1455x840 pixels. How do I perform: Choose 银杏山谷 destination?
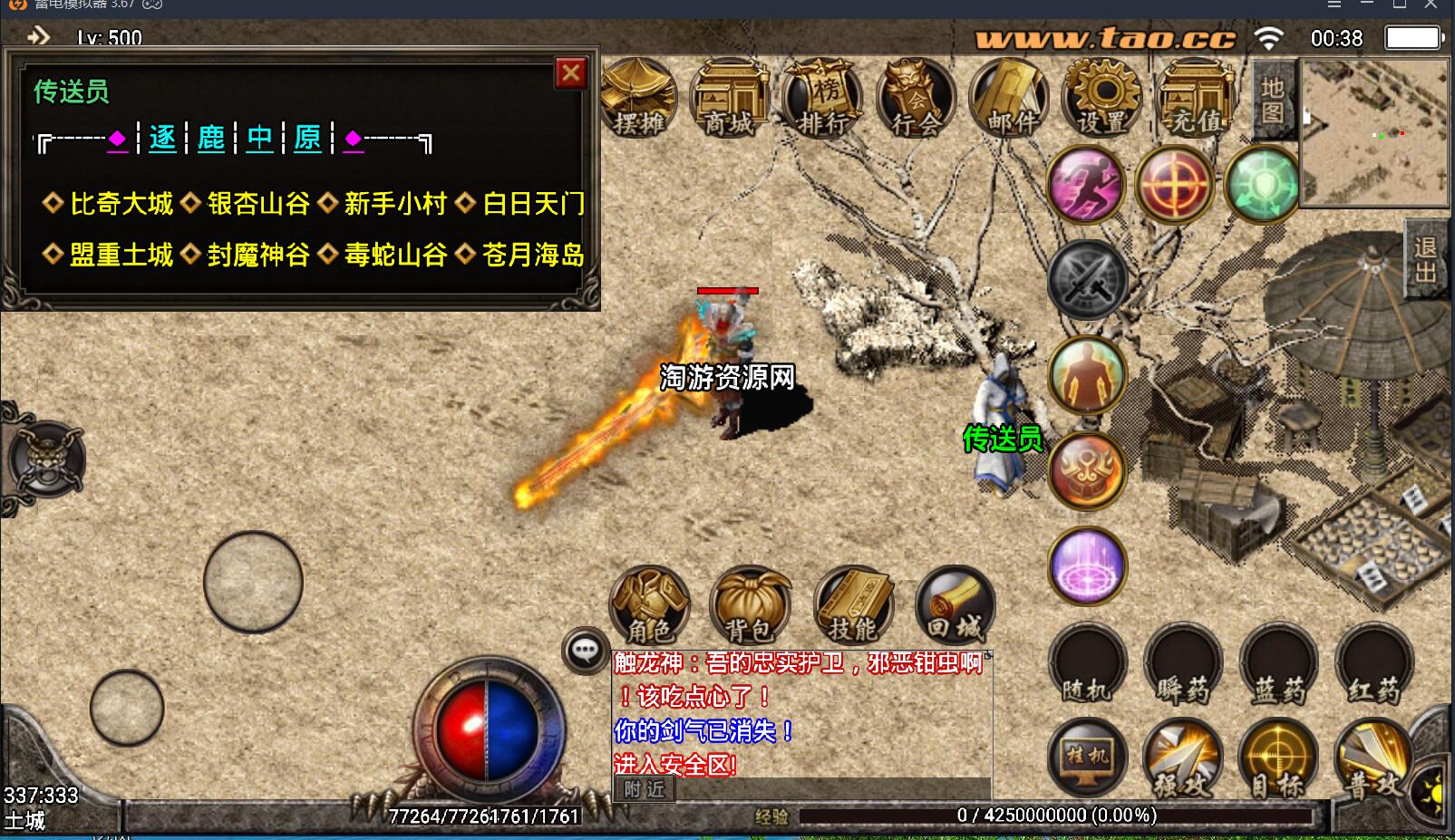click(x=258, y=204)
